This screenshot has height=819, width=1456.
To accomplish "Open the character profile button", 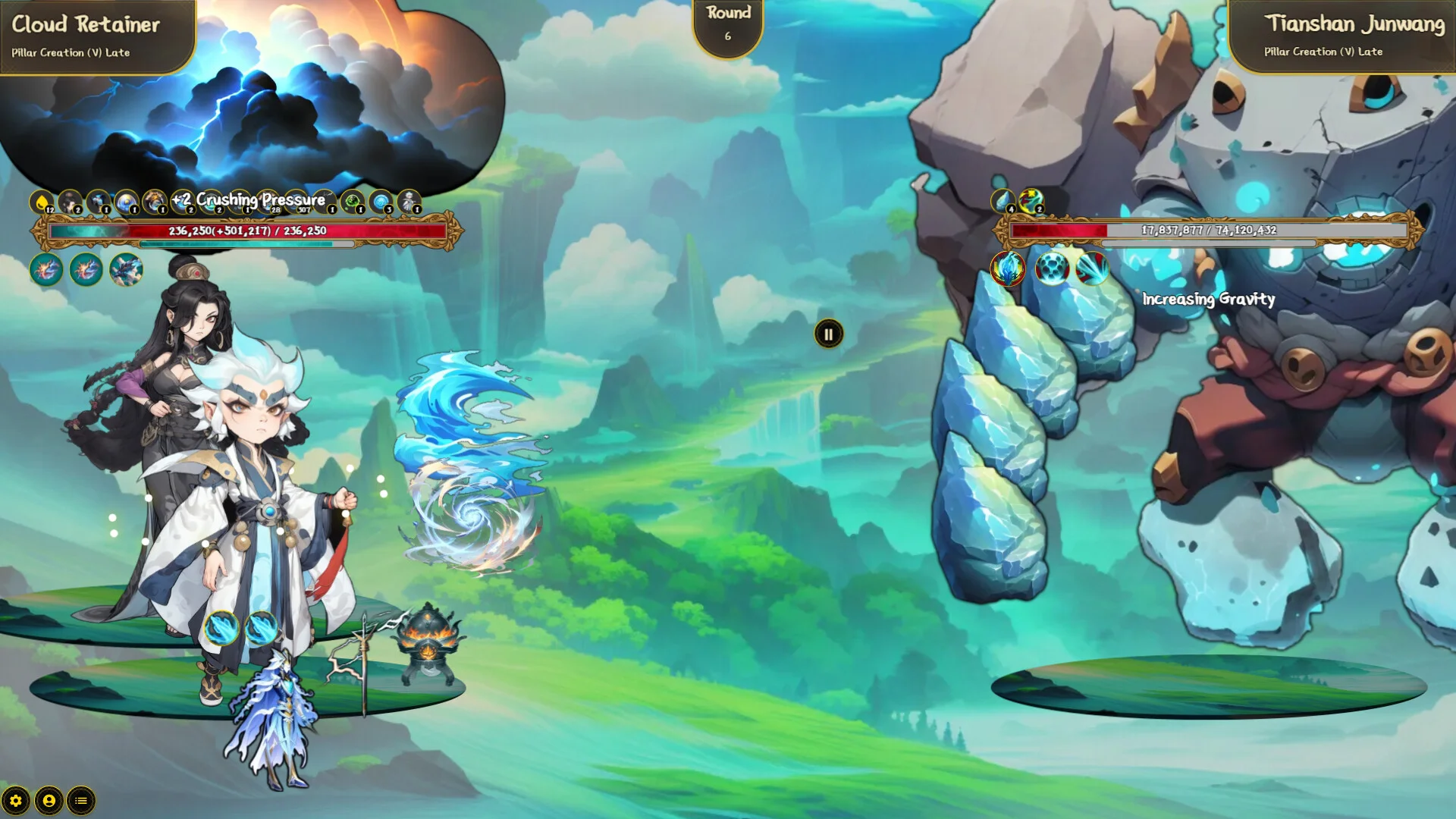I will (x=49, y=801).
